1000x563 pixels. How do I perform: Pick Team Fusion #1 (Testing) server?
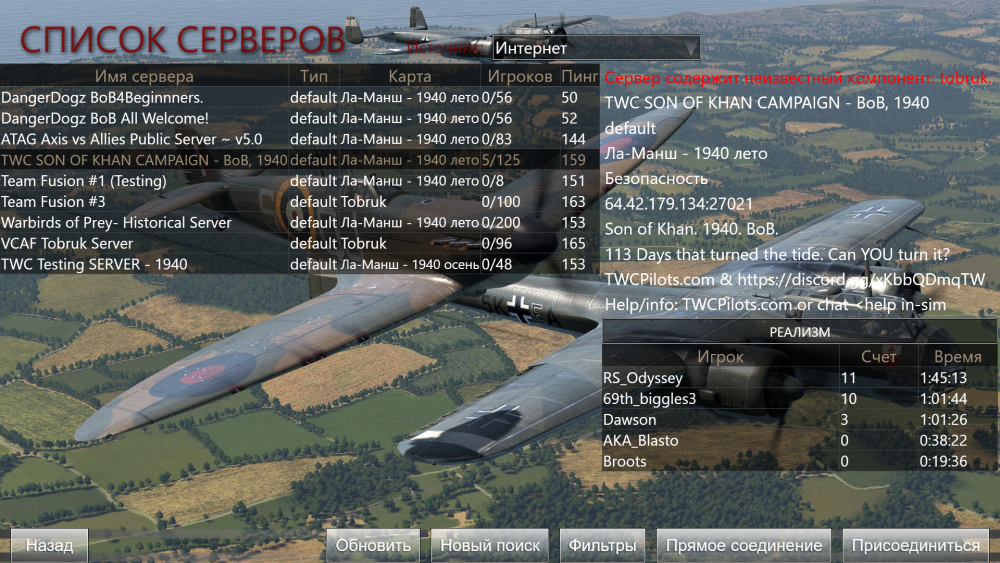point(145,181)
